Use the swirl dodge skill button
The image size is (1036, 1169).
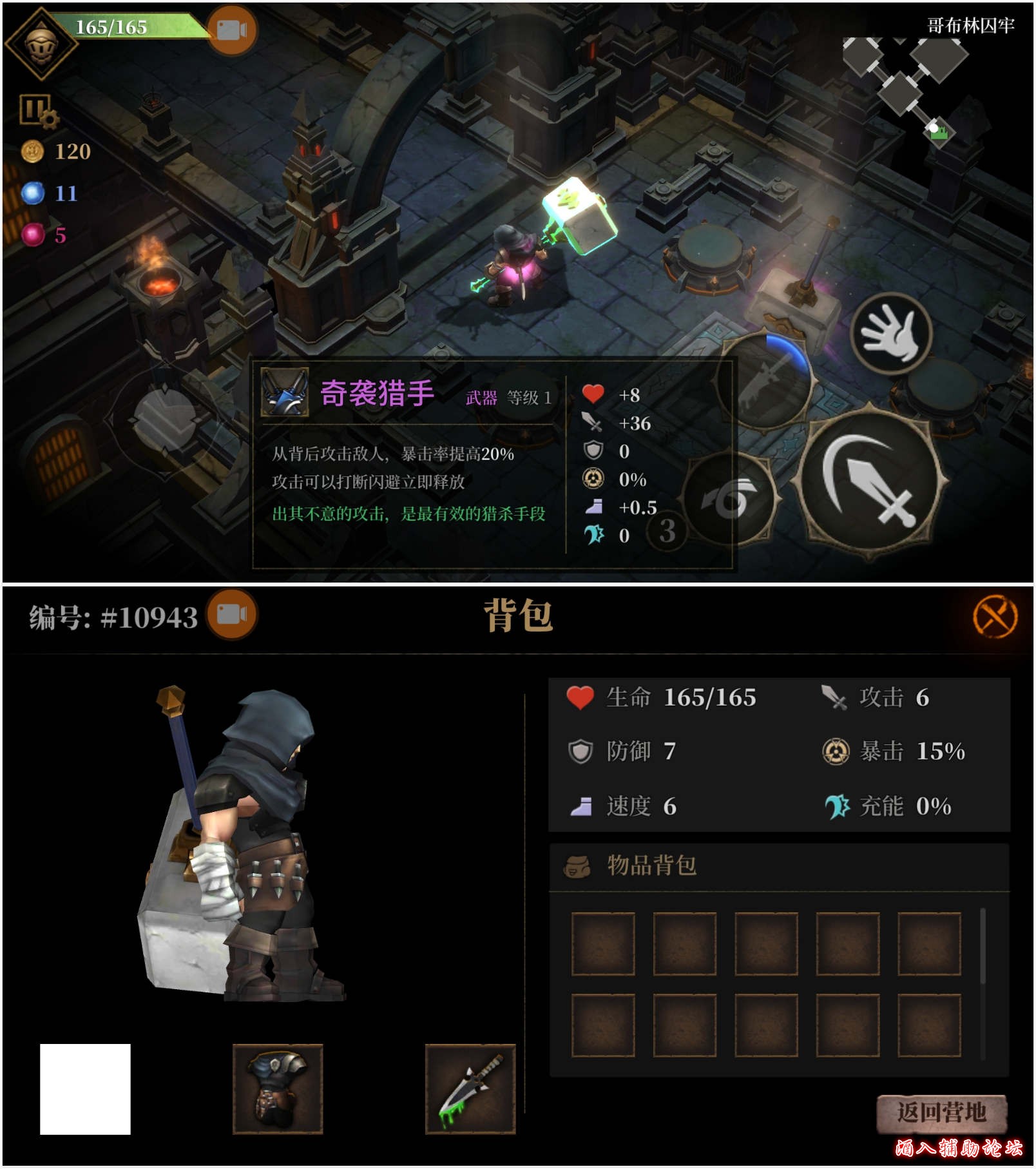point(730,498)
